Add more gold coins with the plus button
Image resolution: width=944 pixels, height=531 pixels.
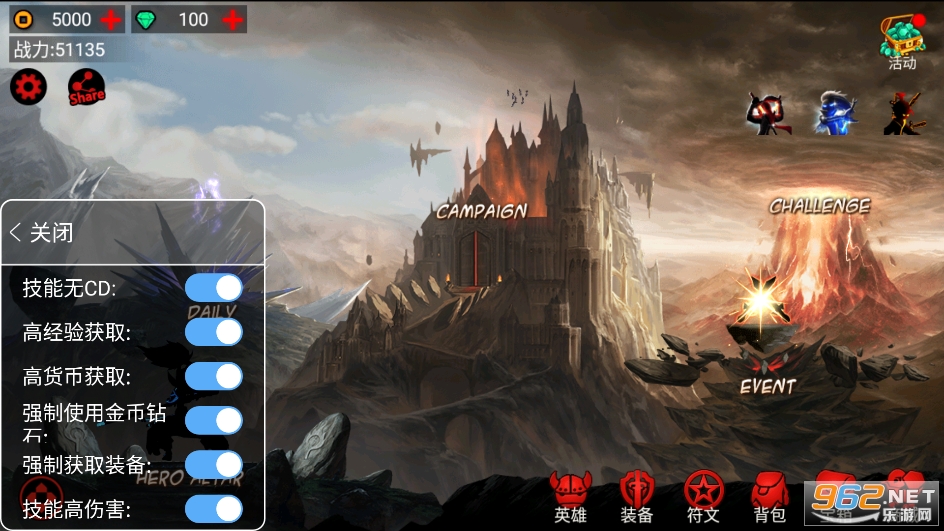pyautogui.click(x=111, y=19)
